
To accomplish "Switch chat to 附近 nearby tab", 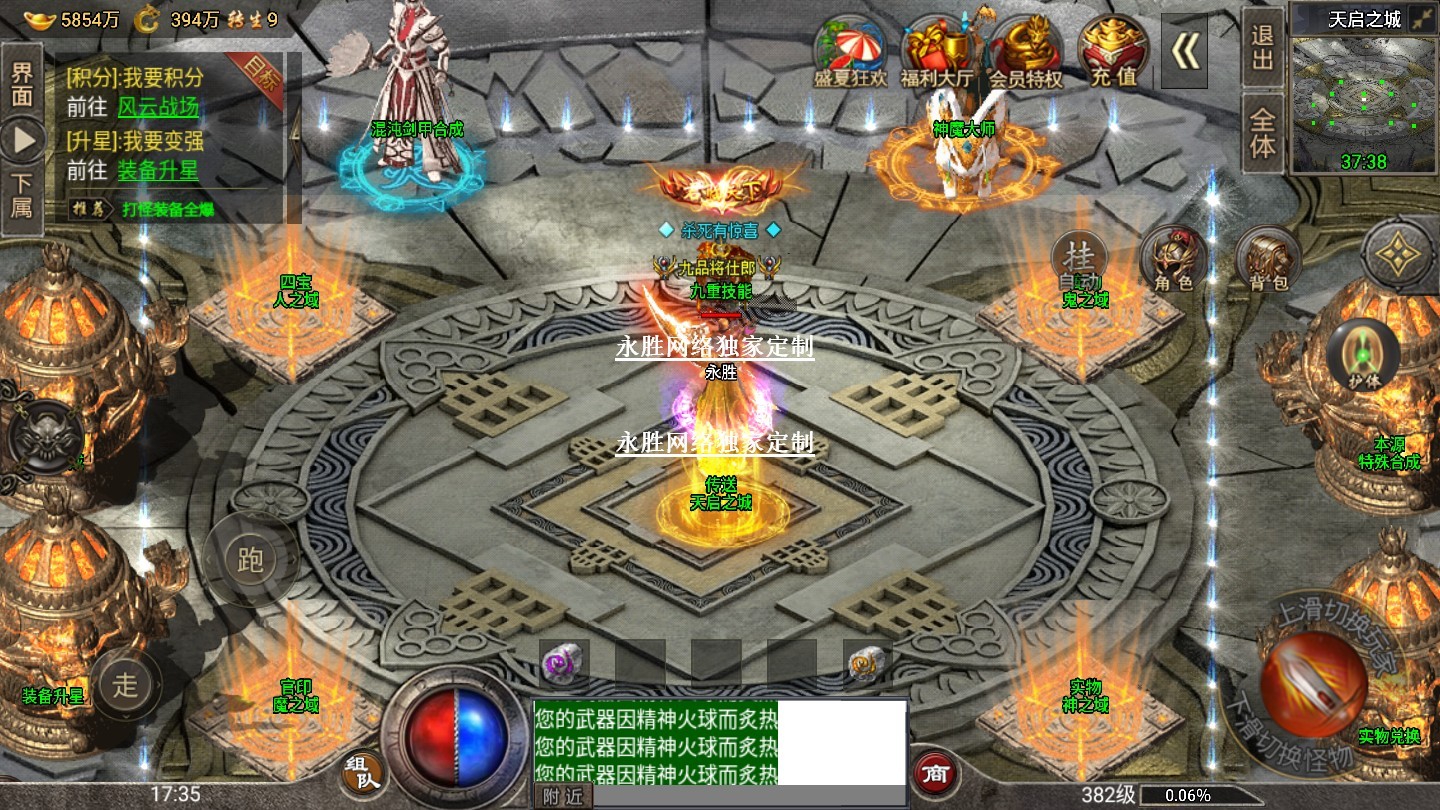I will (x=564, y=796).
